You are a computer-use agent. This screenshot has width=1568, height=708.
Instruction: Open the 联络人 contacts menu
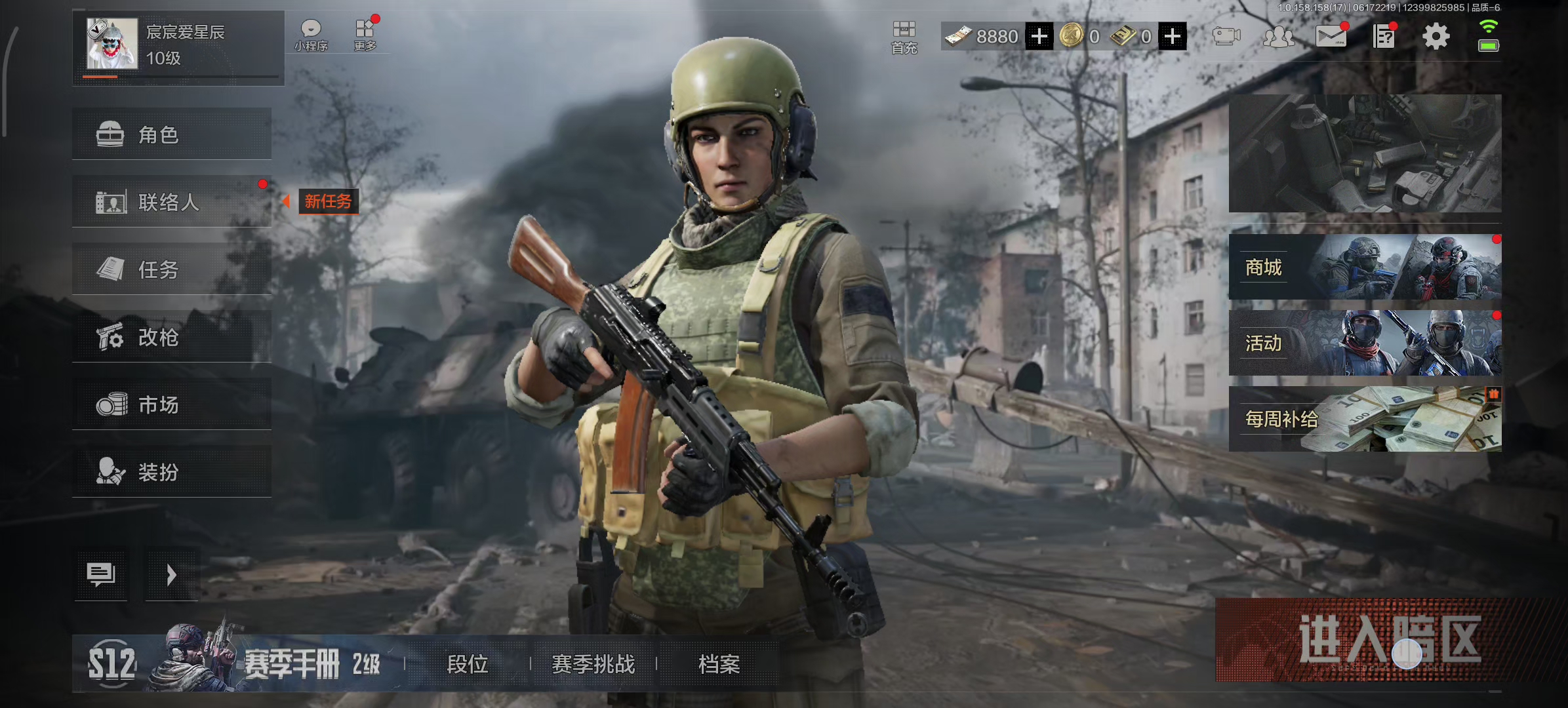click(172, 201)
